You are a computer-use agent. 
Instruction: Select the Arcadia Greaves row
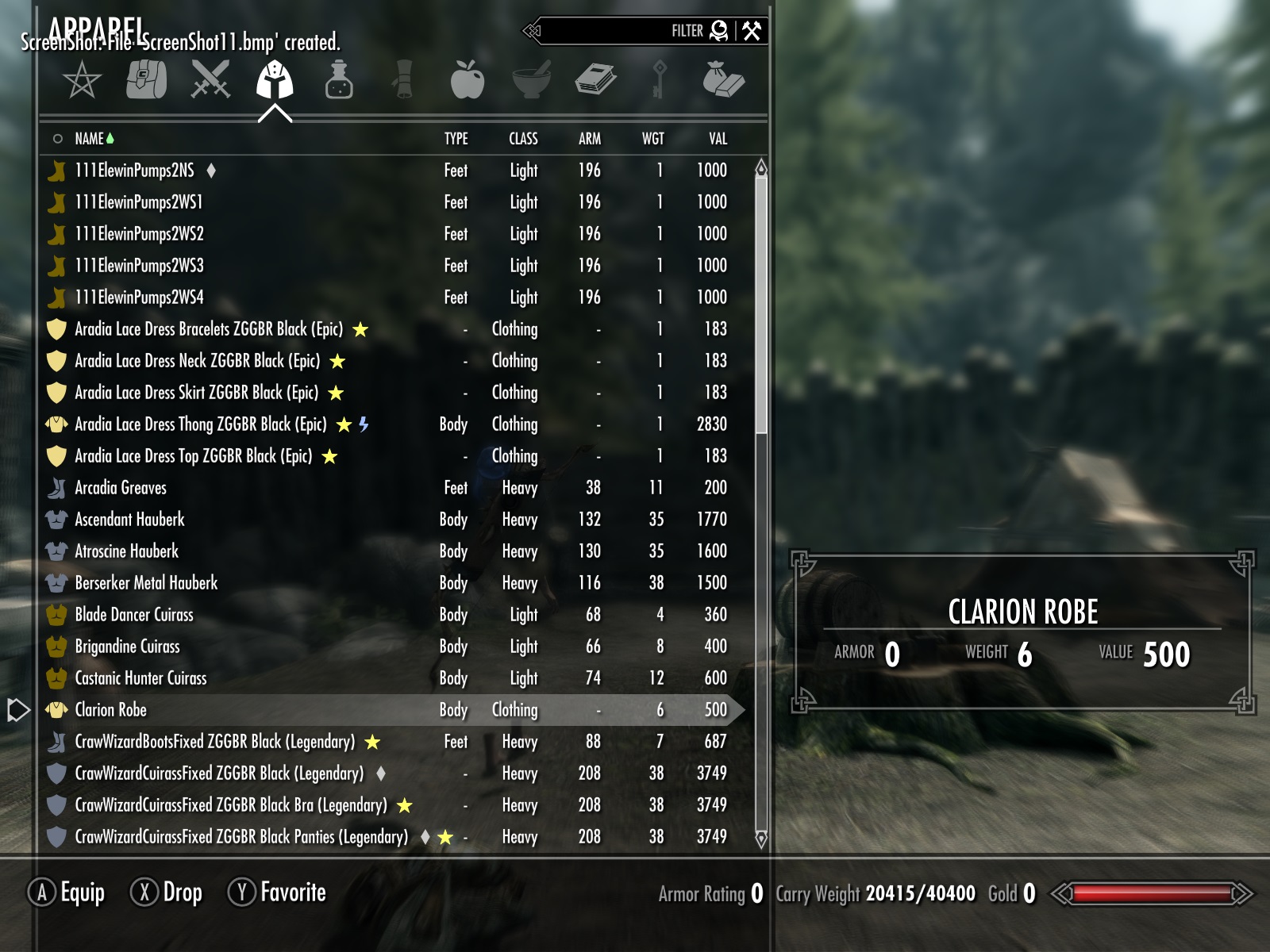121,488
